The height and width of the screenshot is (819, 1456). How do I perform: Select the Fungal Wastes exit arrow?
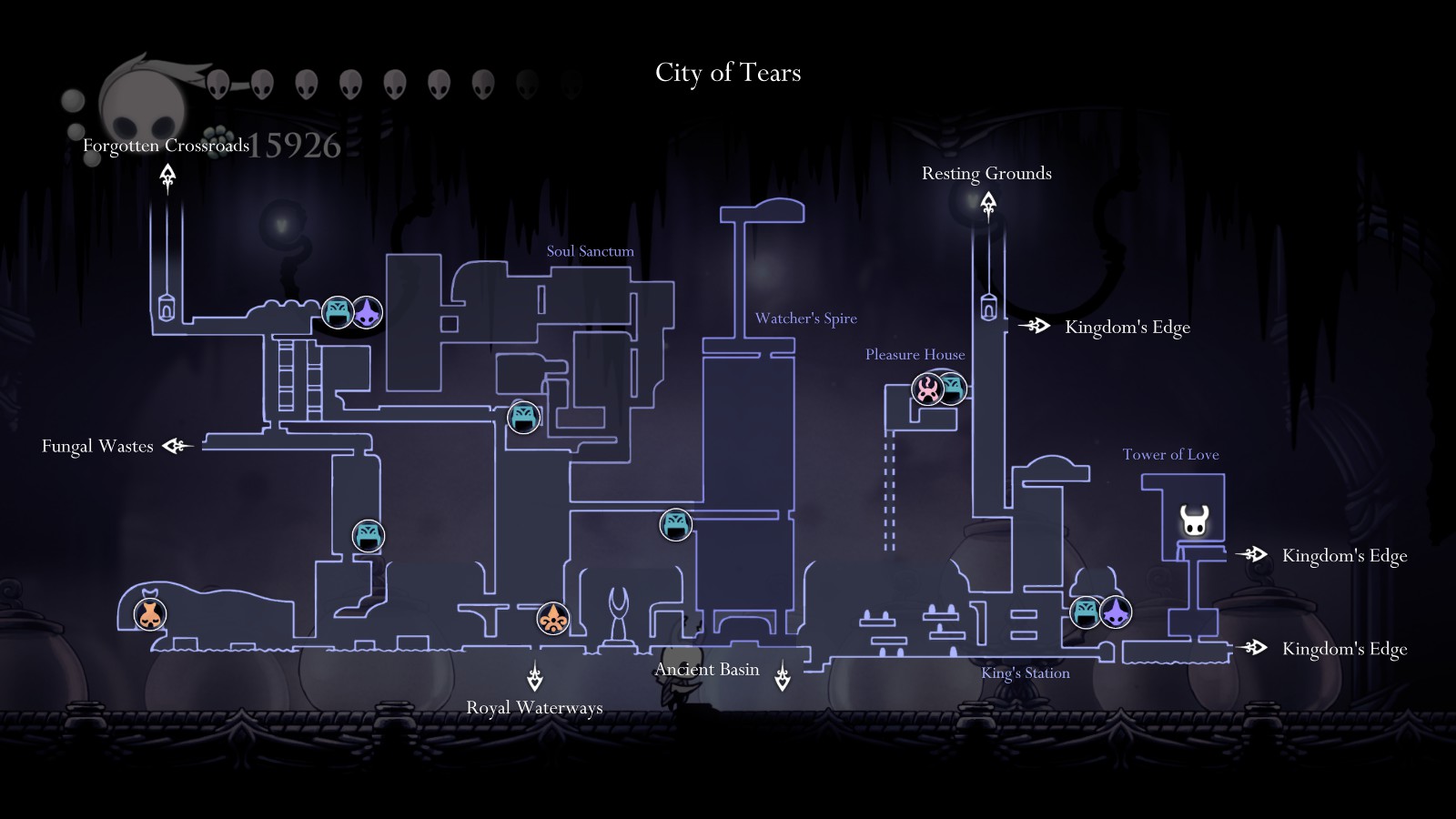tap(175, 446)
